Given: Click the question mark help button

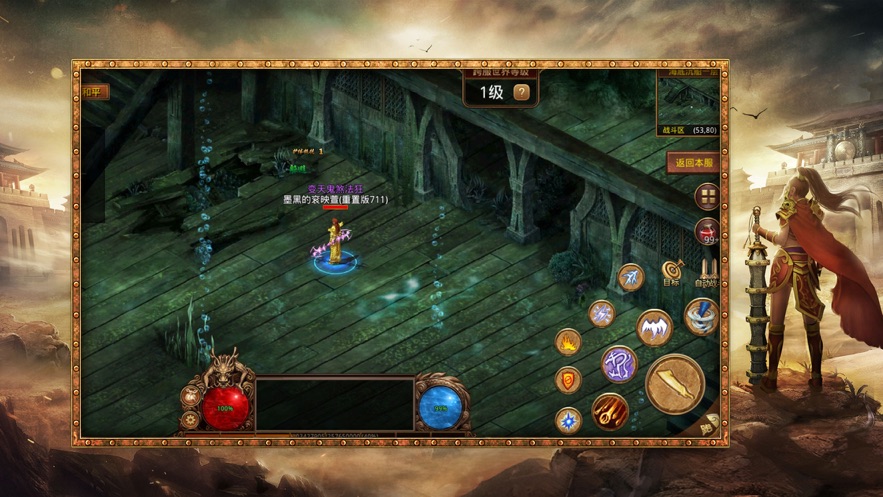Looking at the screenshot, I should point(521,93).
